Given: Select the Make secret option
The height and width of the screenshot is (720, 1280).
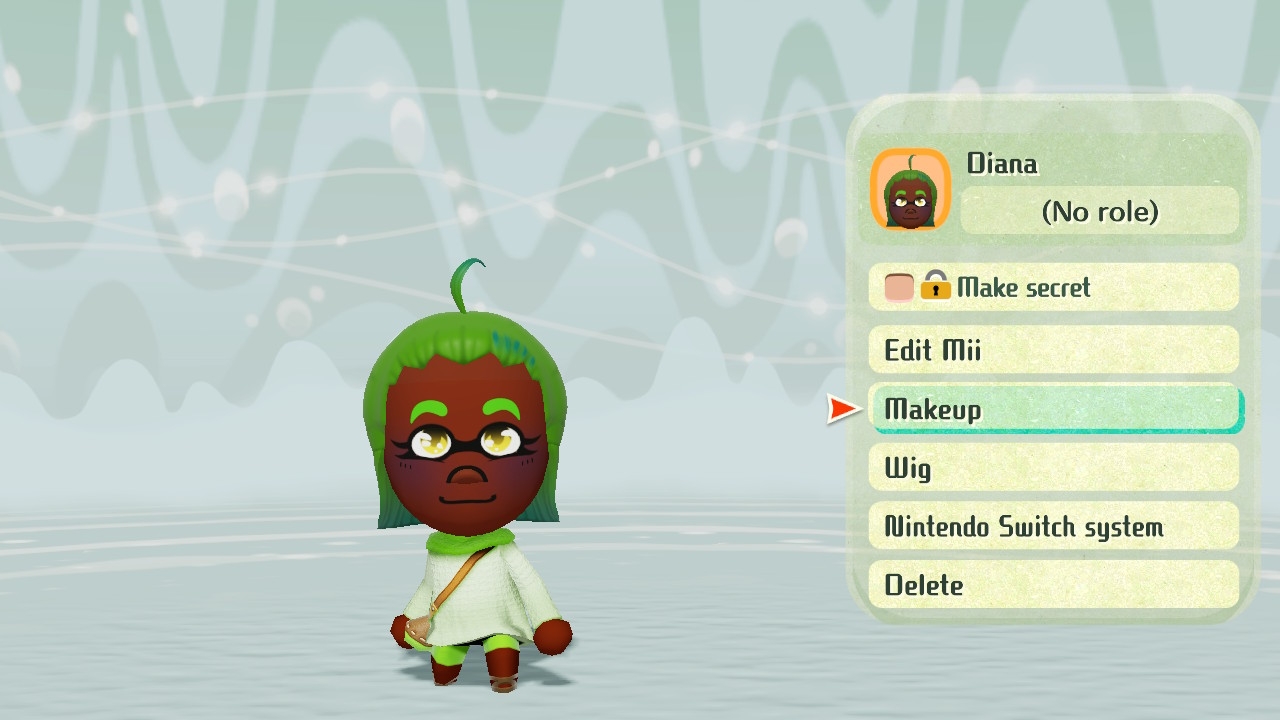Looking at the screenshot, I should (x=1053, y=288).
